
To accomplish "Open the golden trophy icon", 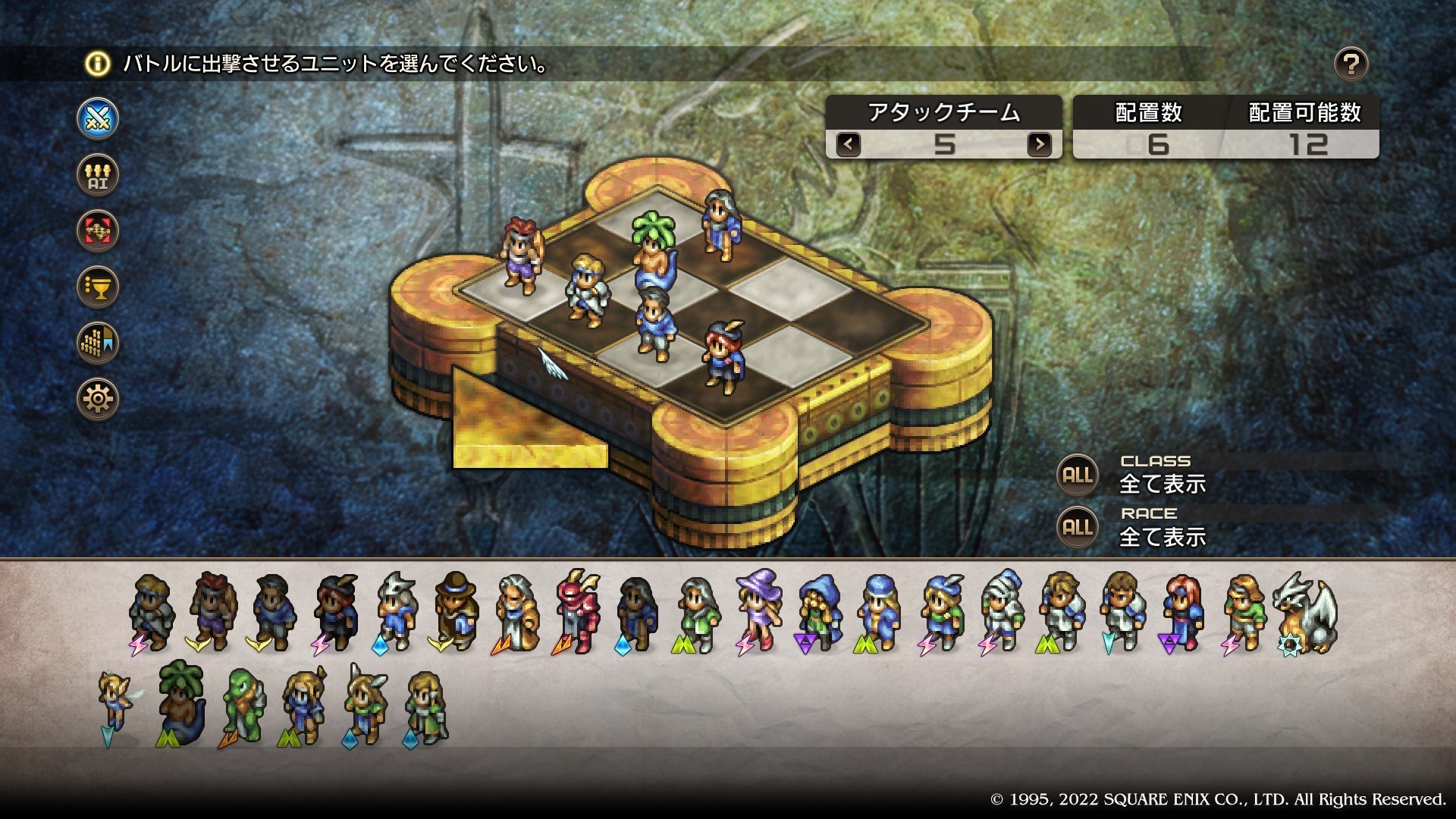I will tap(98, 287).
